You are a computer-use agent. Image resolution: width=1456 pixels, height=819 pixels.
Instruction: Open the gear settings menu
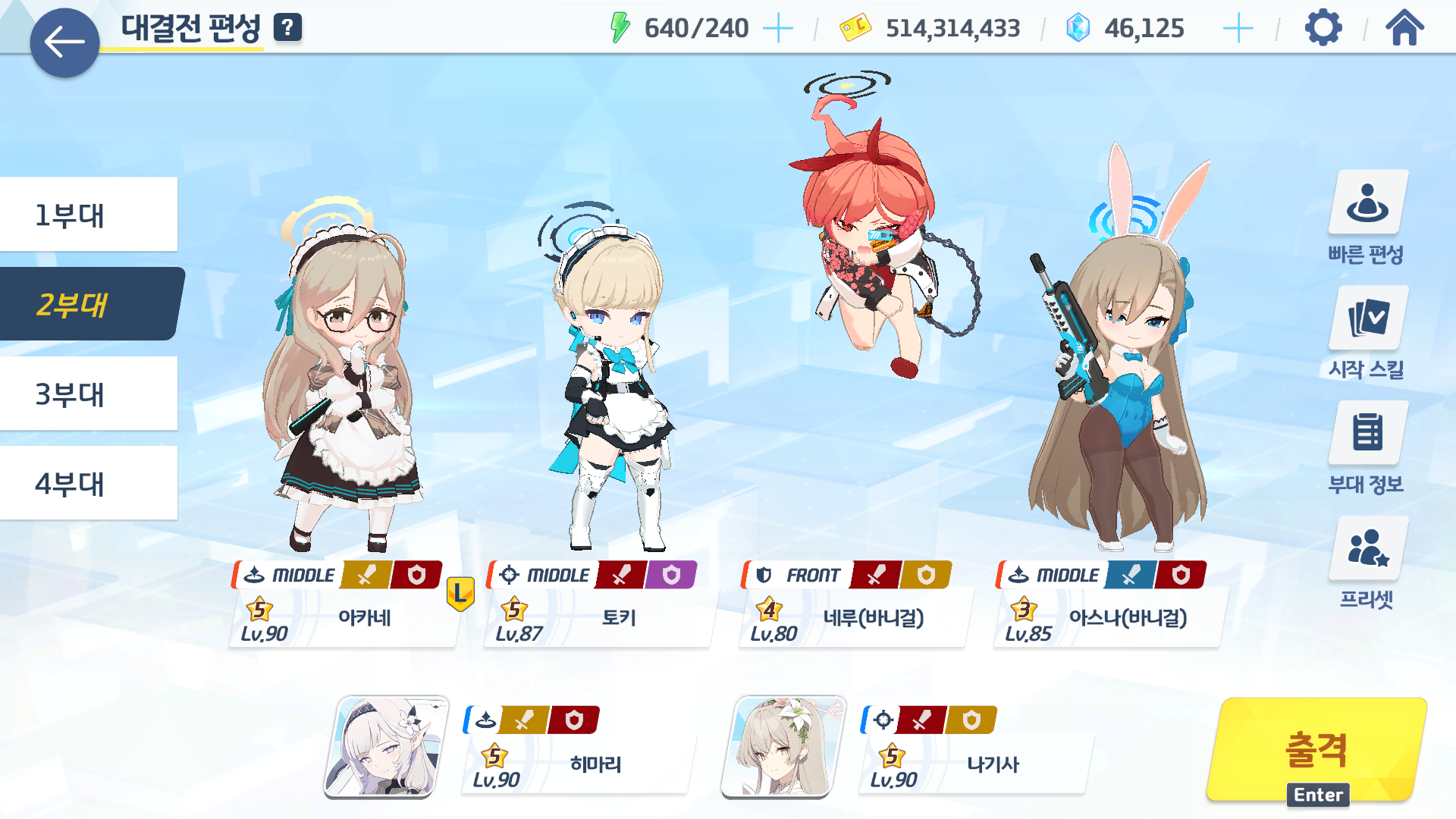point(1323,29)
